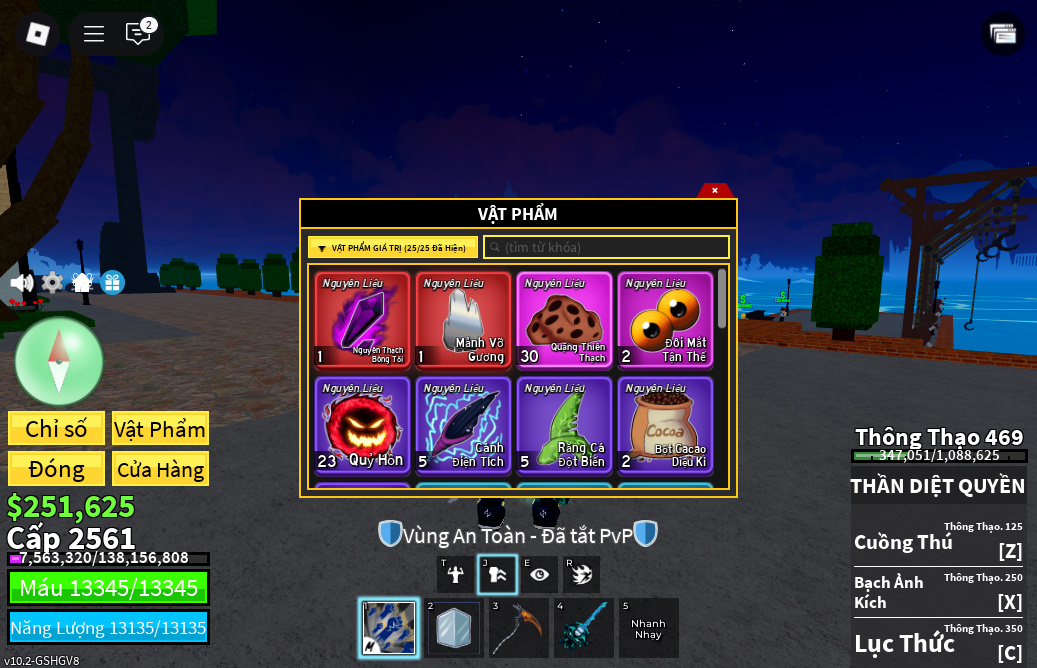
Task: Close the Vật Phẩm inventory window
Action: pos(715,190)
